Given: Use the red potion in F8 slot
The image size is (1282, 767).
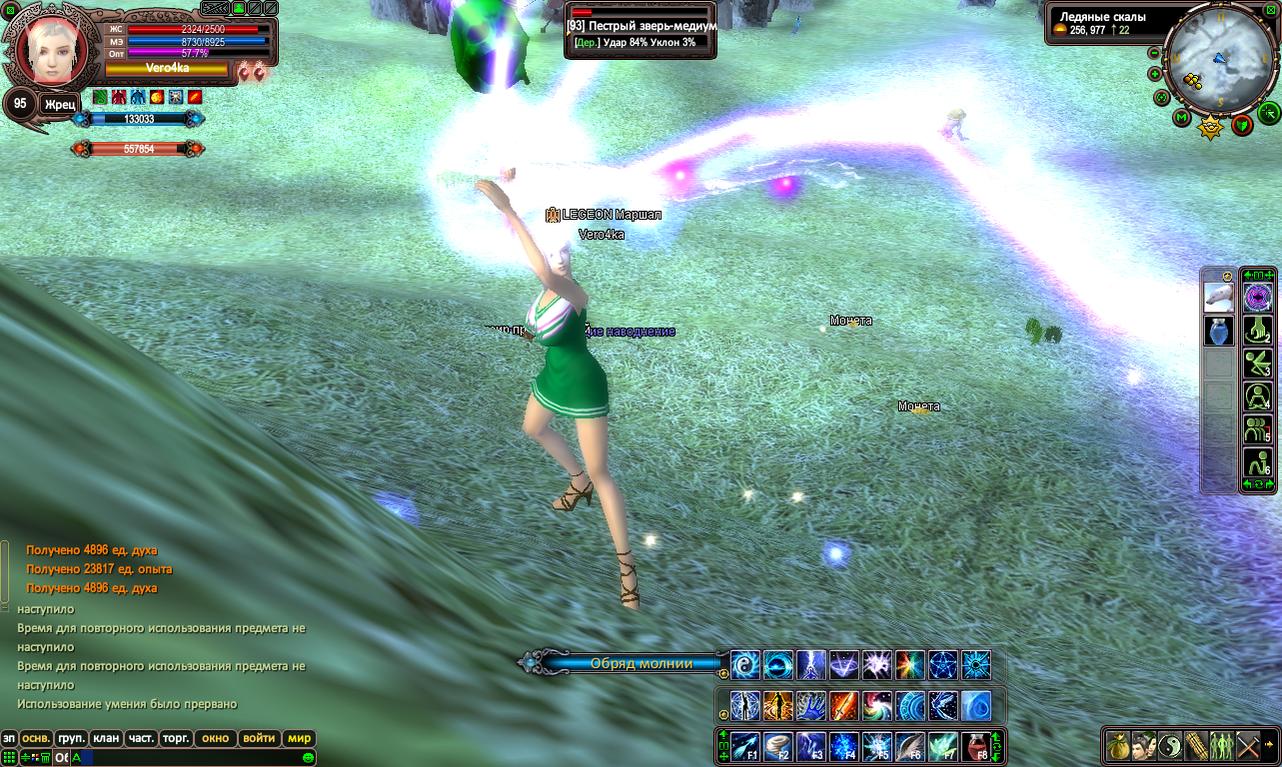Looking at the screenshot, I should pyautogui.click(x=975, y=746).
